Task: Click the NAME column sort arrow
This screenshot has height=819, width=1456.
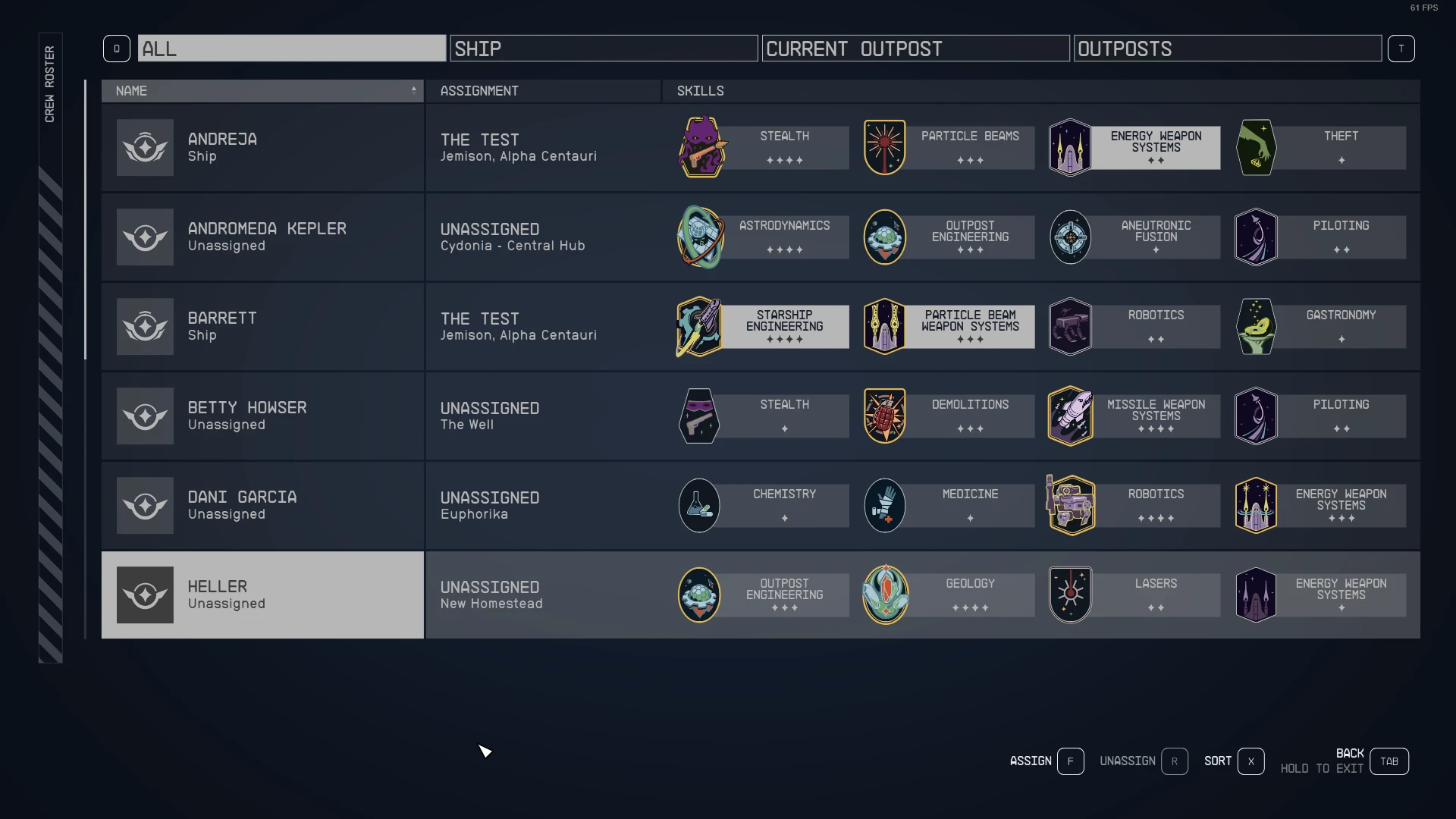Action: pyautogui.click(x=413, y=90)
